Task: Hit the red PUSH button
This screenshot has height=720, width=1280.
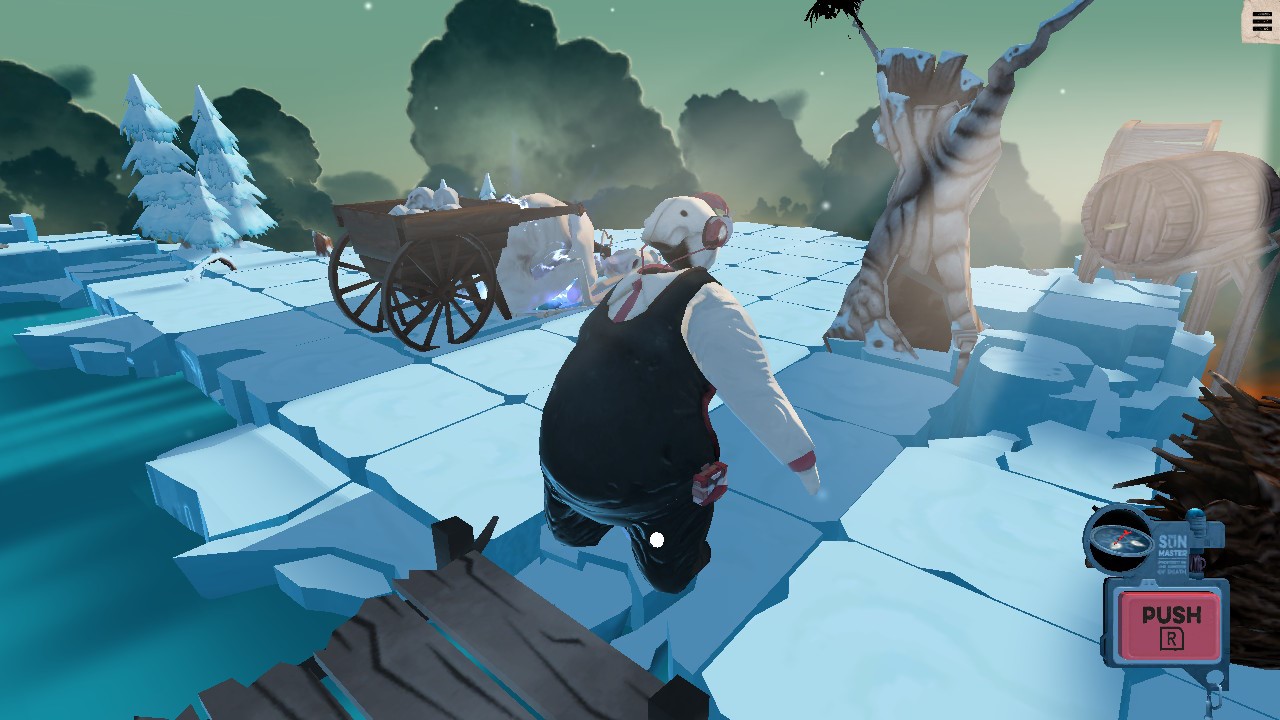Action: pyautogui.click(x=1170, y=624)
